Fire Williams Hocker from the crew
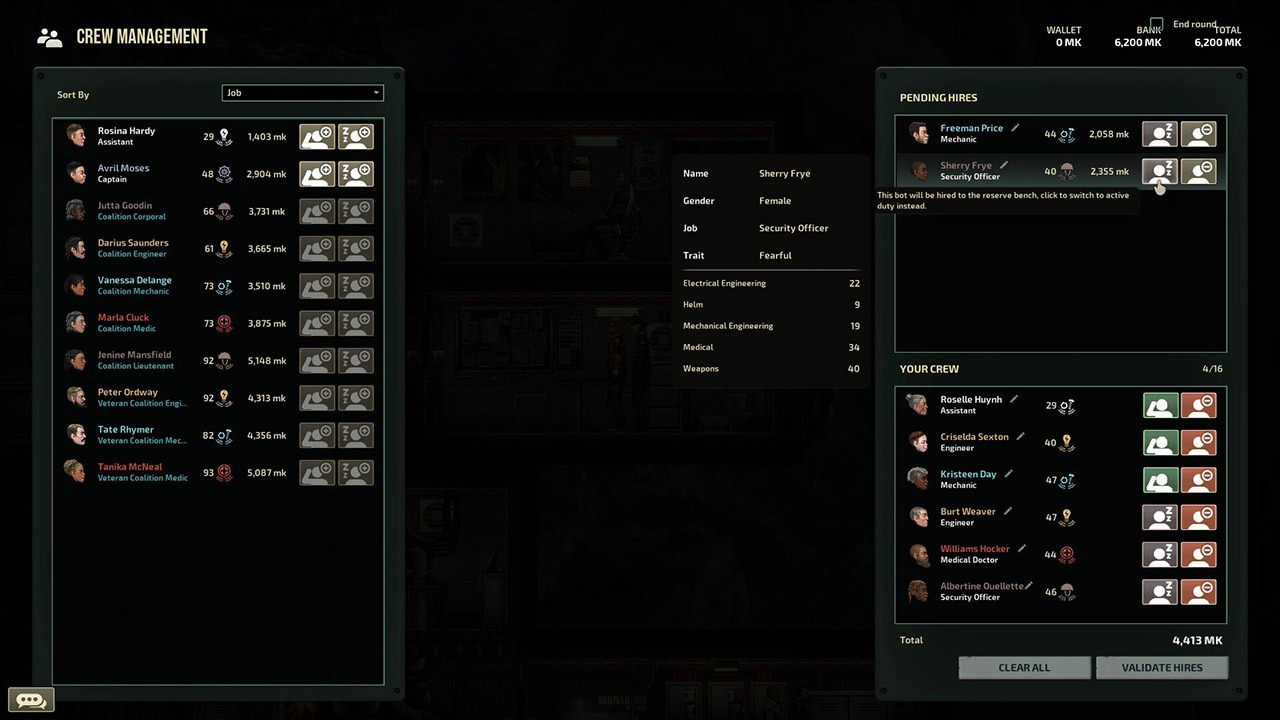The height and width of the screenshot is (720, 1280). 1198,554
